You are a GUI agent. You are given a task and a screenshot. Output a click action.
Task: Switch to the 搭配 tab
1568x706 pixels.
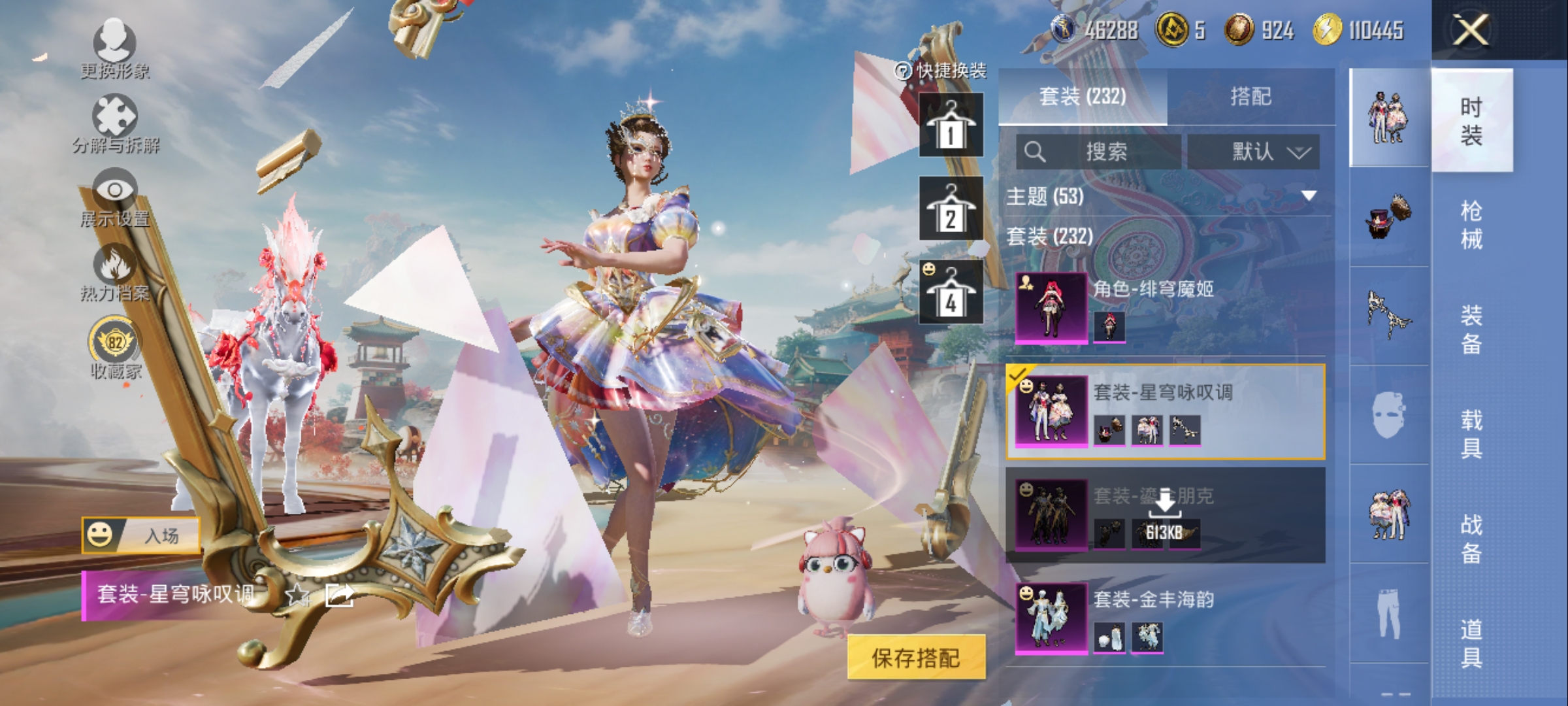point(1250,97)
